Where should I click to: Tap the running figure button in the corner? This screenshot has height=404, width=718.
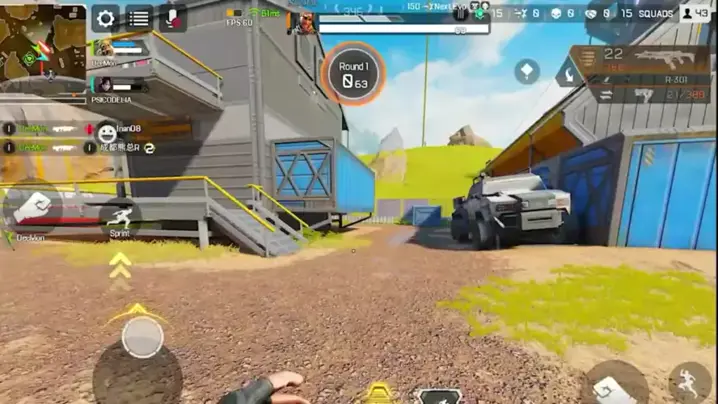pos(690,383)
